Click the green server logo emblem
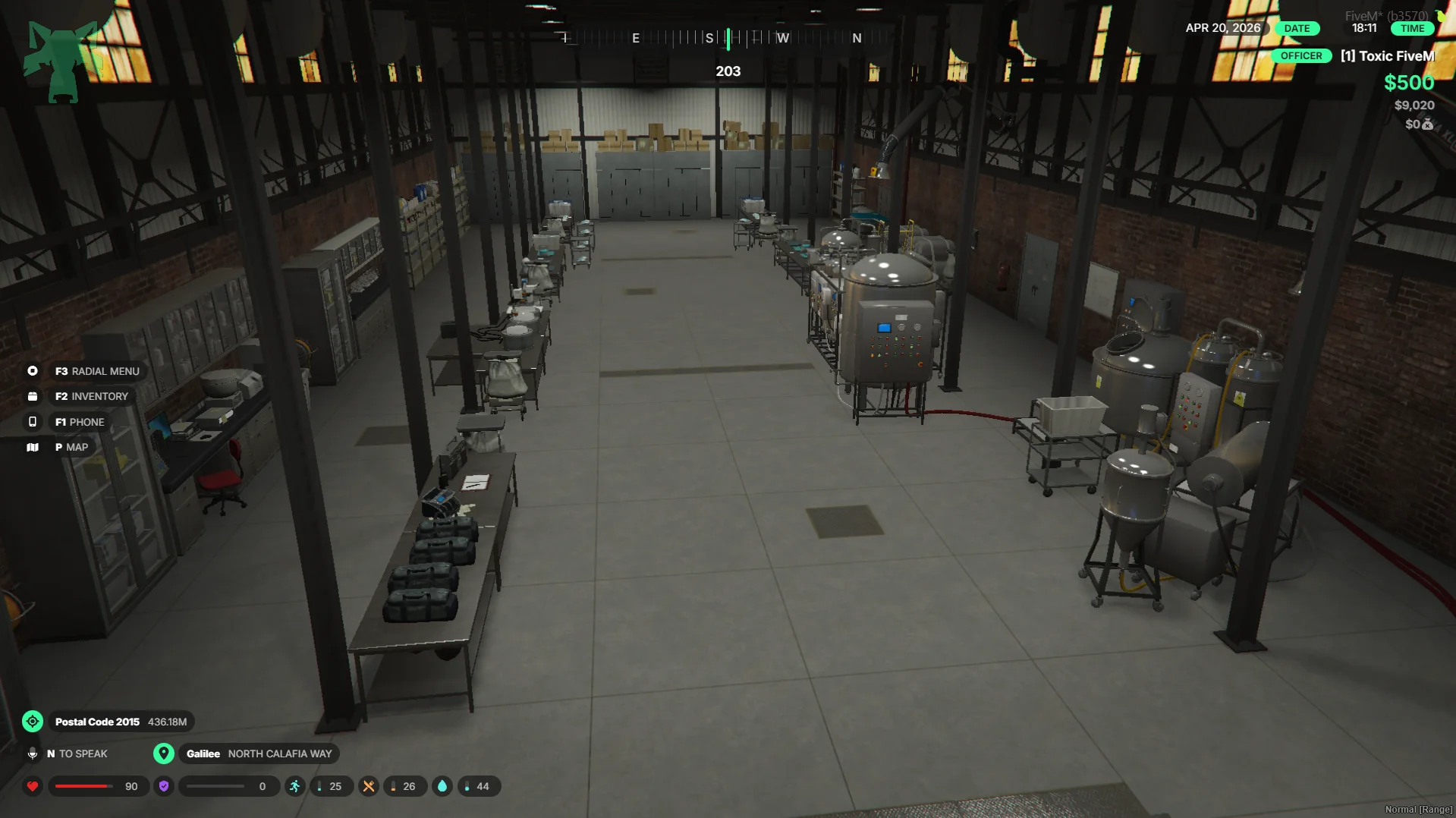The image size is (1456, 818). click(x=62, y=61)
